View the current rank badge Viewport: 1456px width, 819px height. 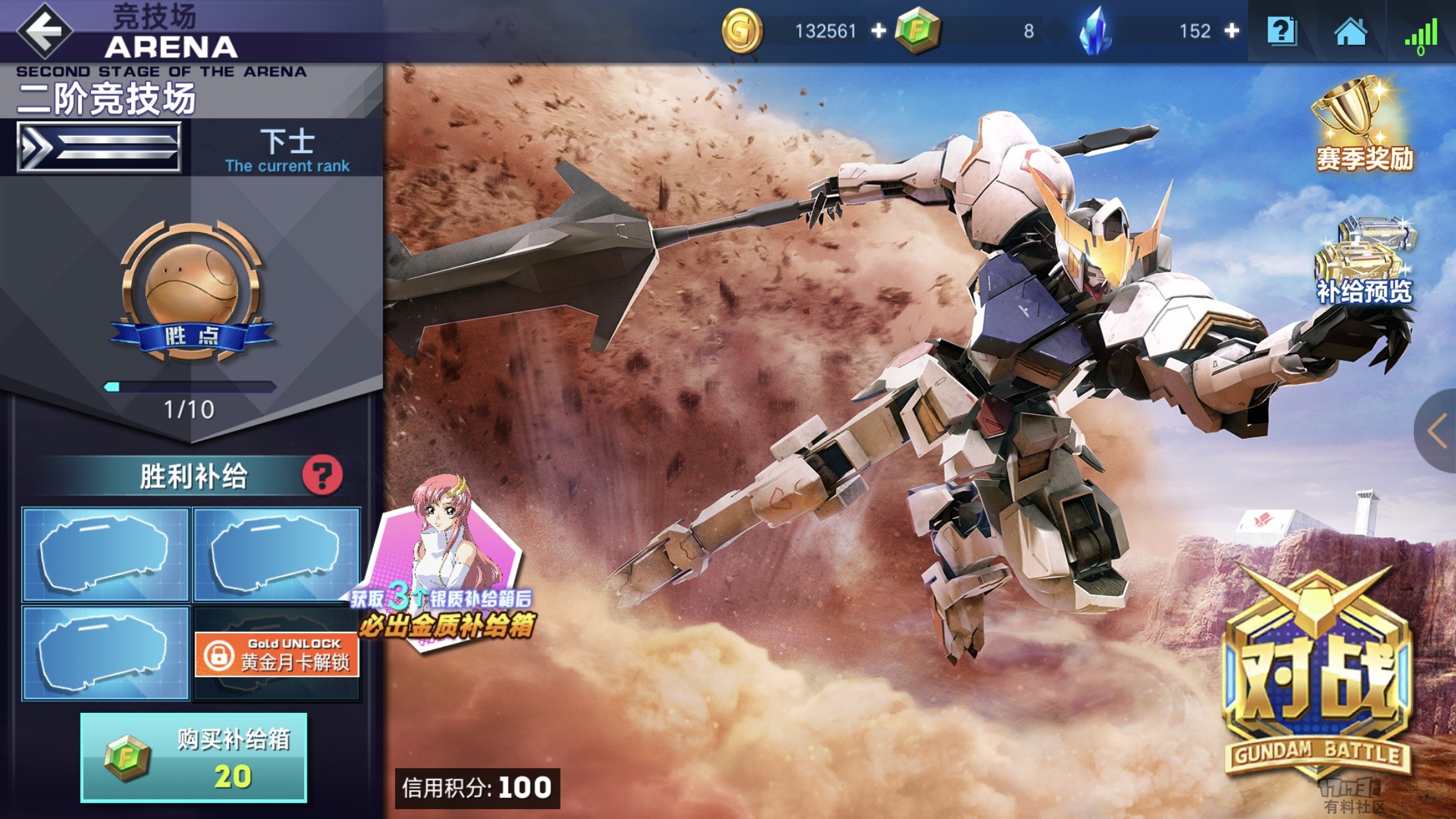100,148
